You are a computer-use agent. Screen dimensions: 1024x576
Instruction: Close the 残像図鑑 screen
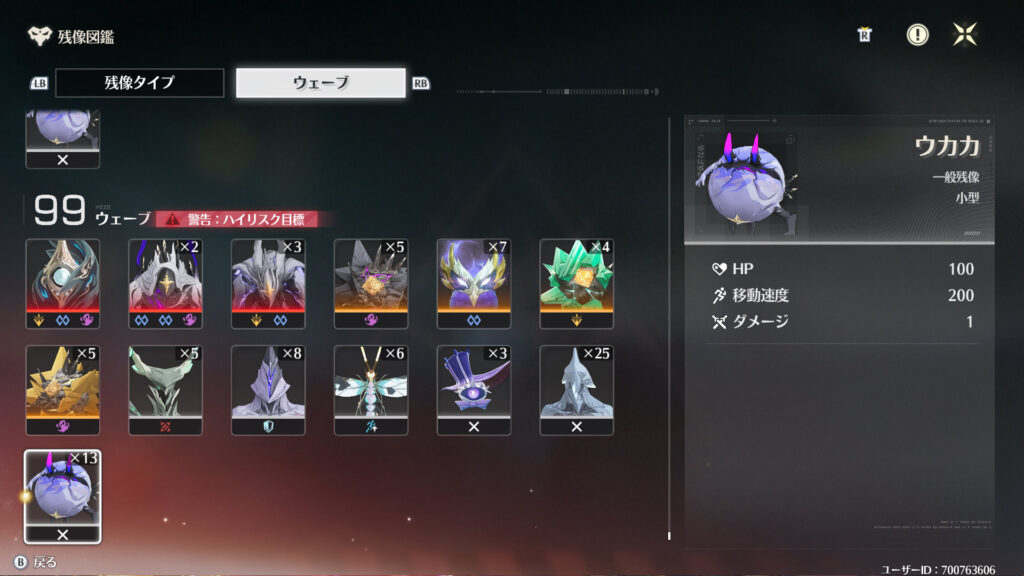pyautogui.click(x=965, y=35)
